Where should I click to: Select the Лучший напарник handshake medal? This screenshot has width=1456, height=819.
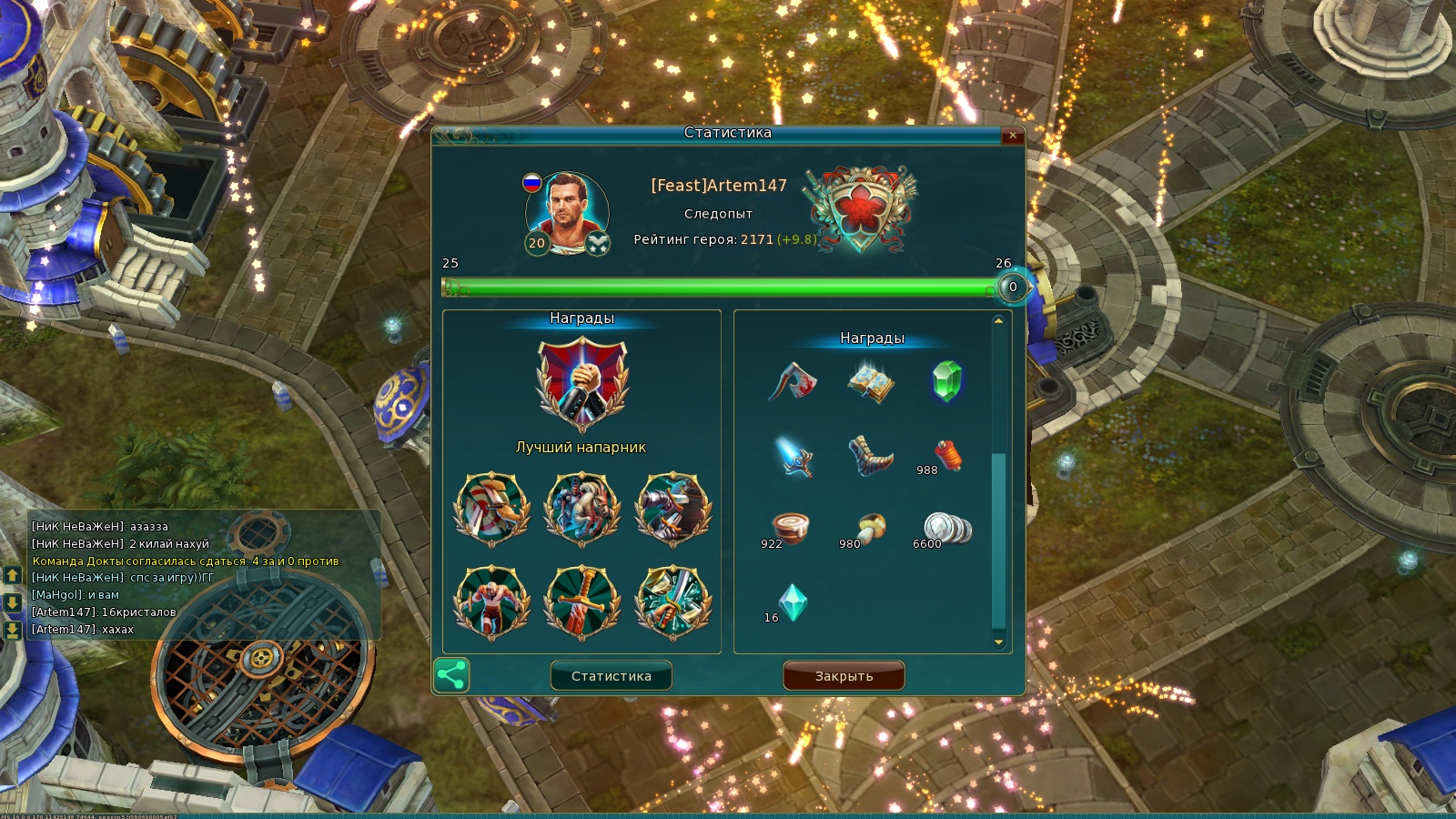pyautogui.click(x=581, y=384)
